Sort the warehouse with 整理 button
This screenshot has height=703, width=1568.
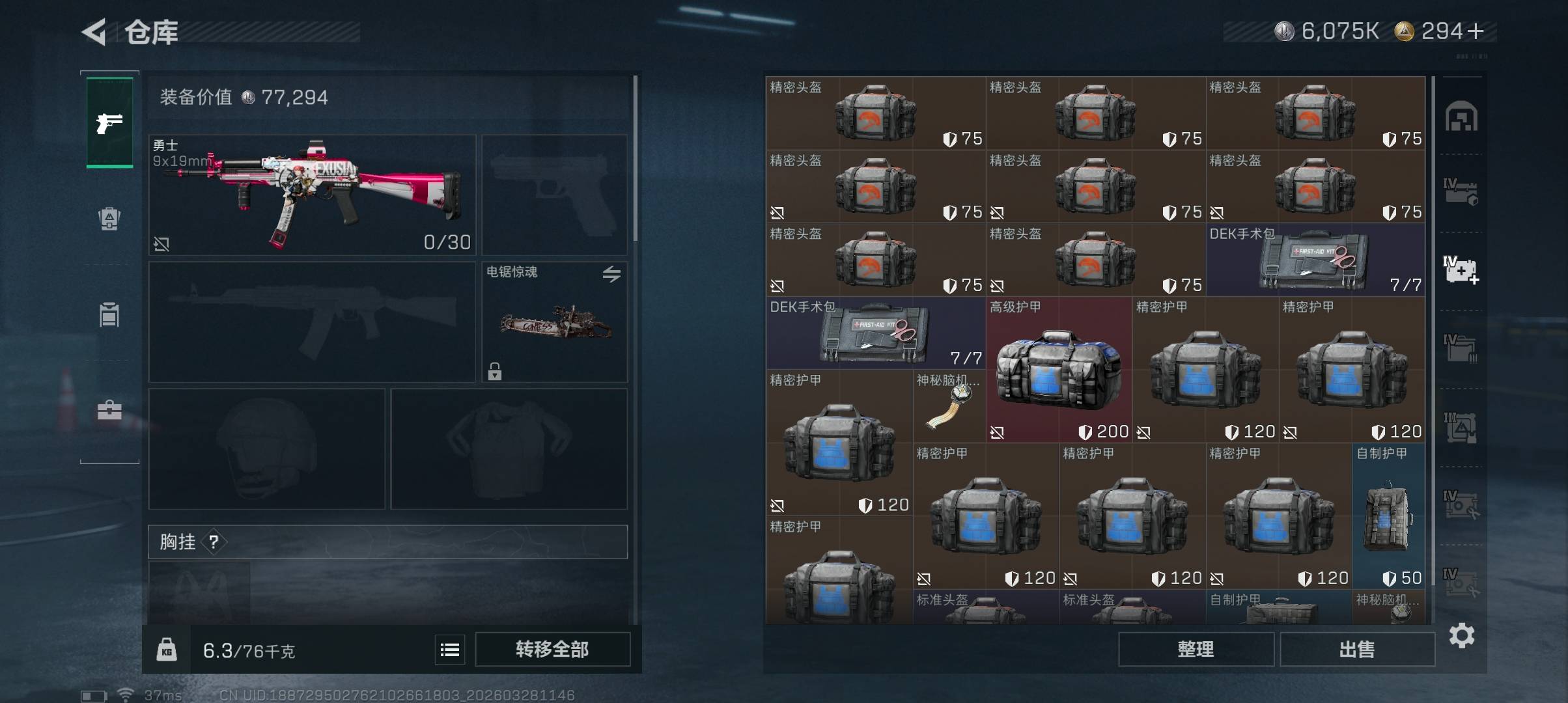(1196, 649)
